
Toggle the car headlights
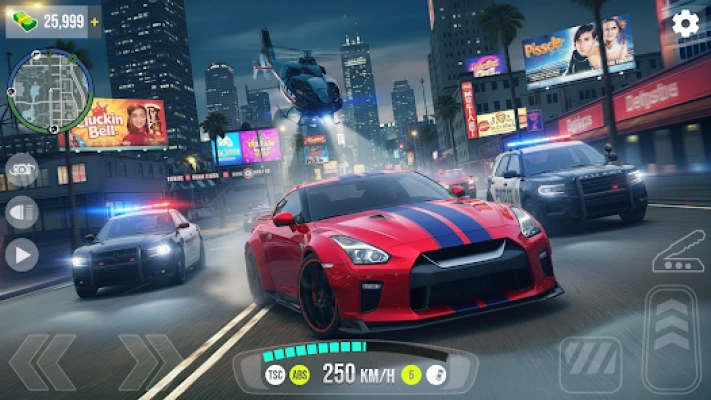point(21,212)
